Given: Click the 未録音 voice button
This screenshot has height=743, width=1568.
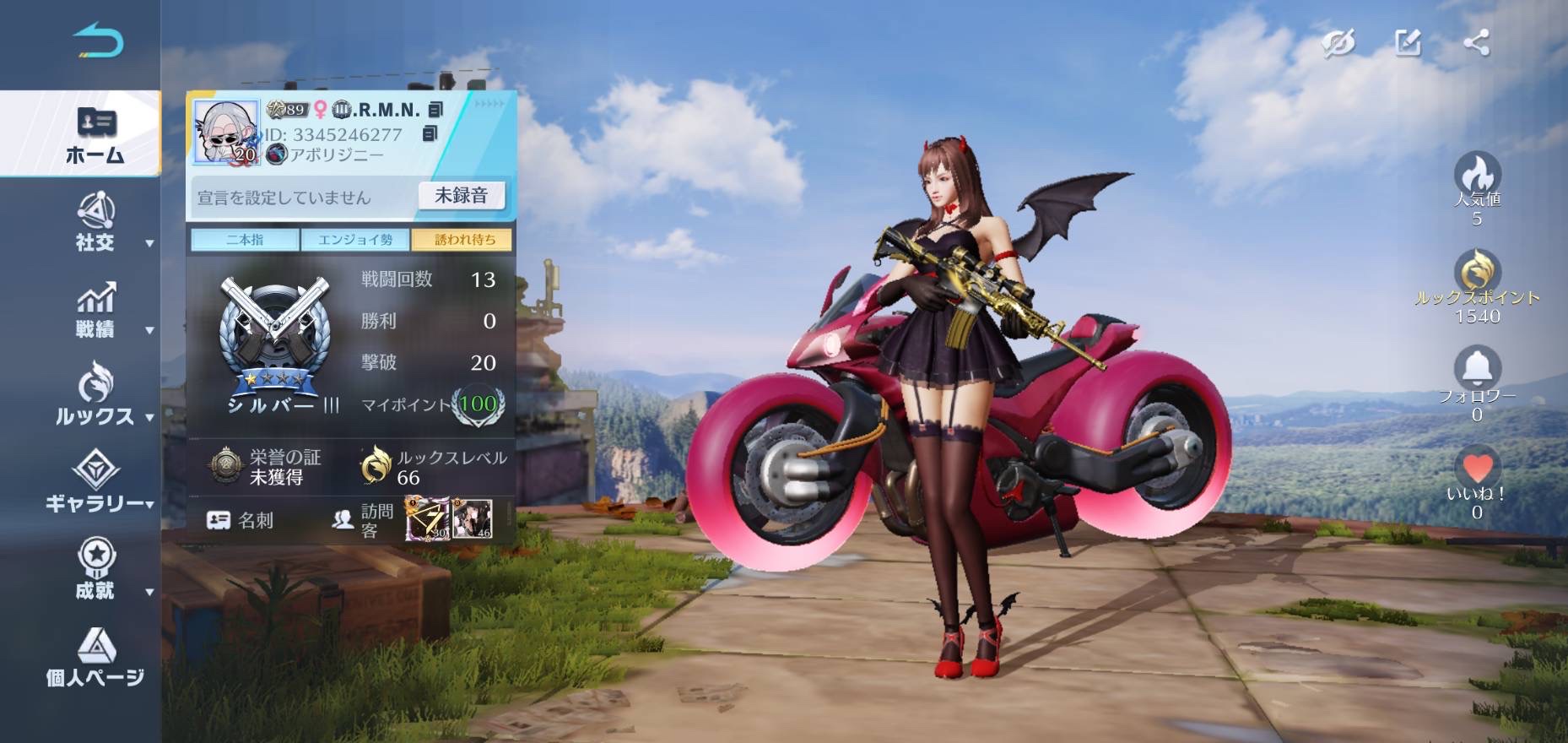Looking at the screenshot, I should [x=461, y=196].
